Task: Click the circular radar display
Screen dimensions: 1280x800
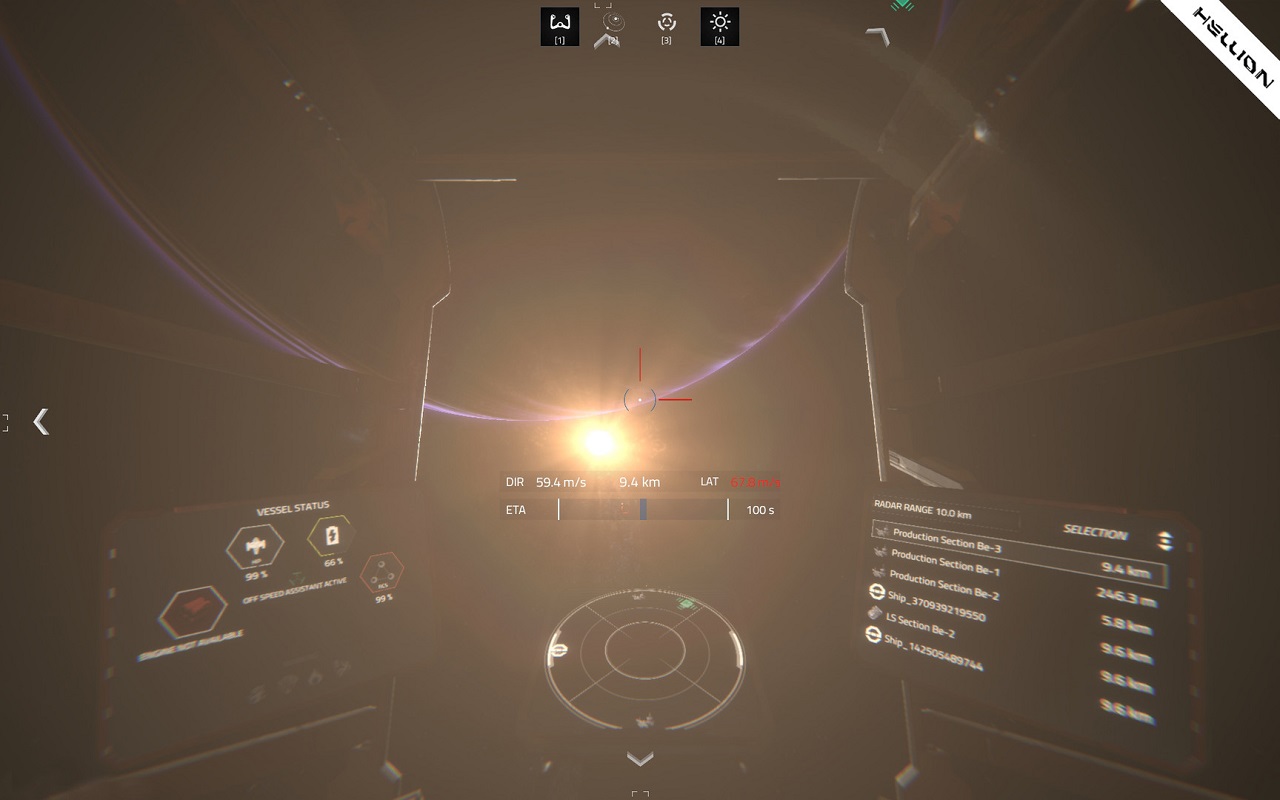Action: point(645,652)
